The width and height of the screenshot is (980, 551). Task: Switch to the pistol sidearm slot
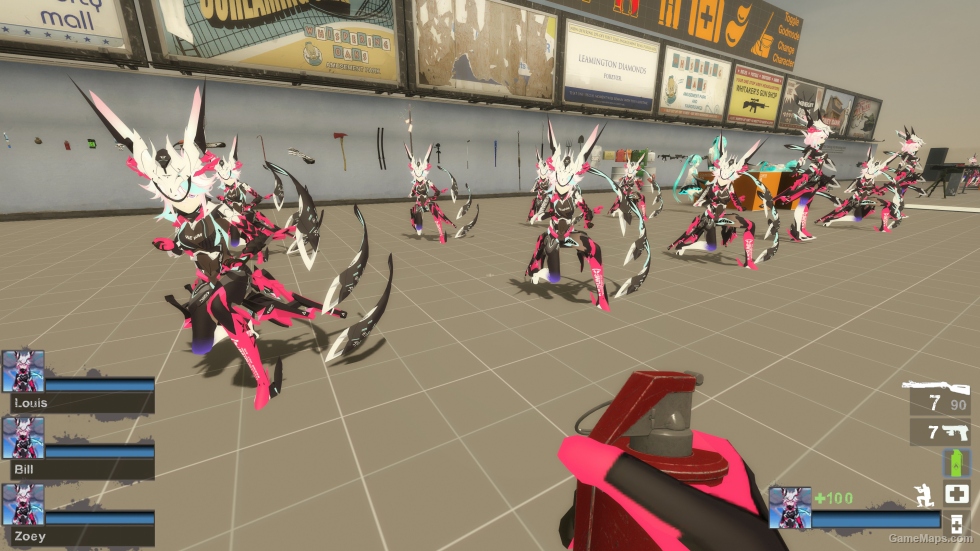(955, 432)
